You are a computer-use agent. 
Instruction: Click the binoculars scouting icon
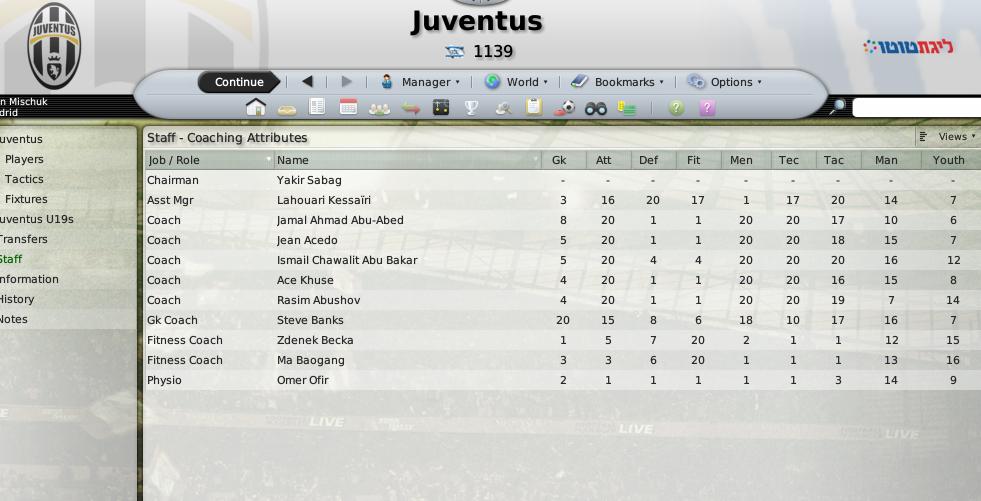[x=596, y=108]
